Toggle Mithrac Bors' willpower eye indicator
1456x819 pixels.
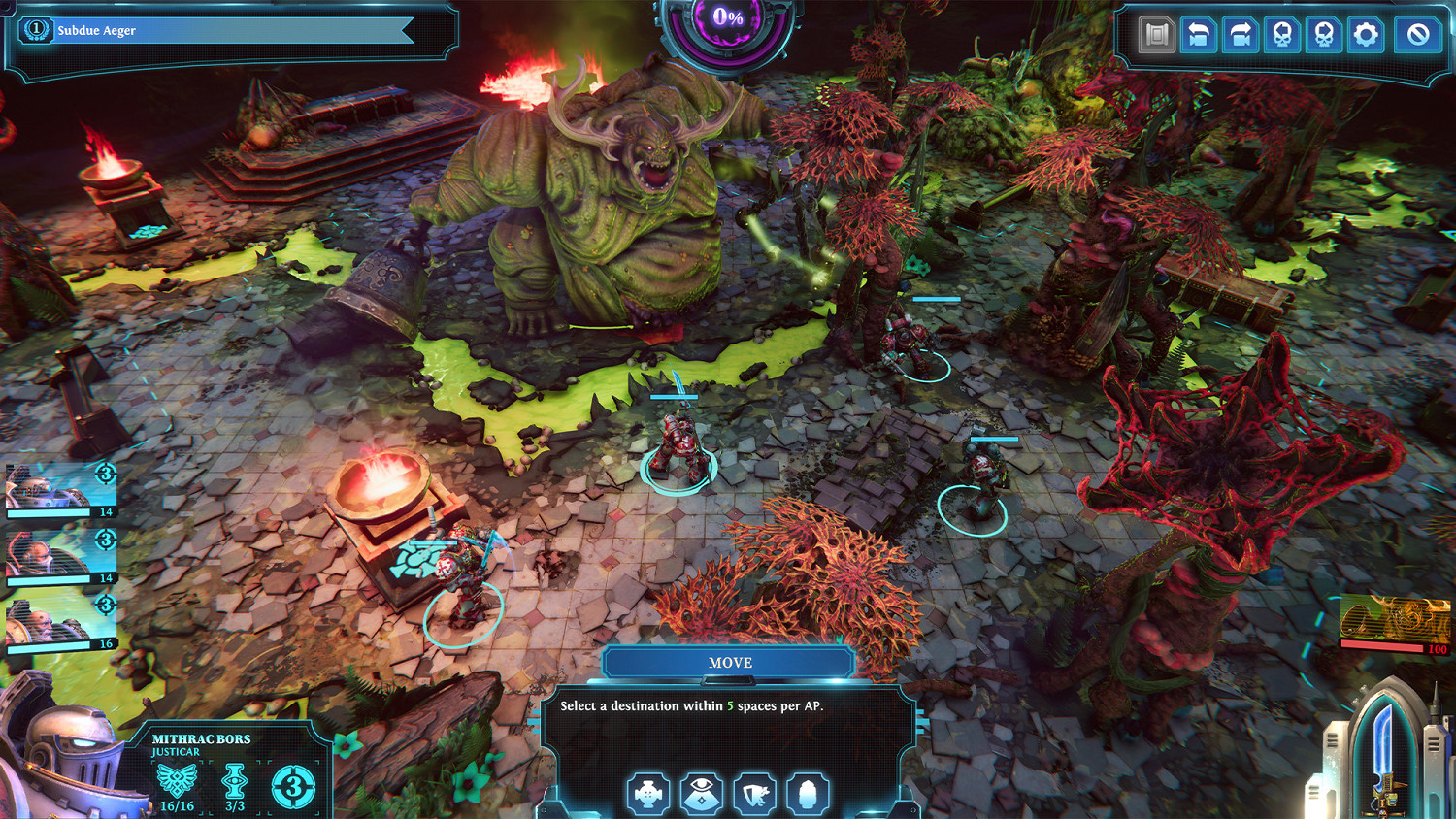tap(234, 783)
